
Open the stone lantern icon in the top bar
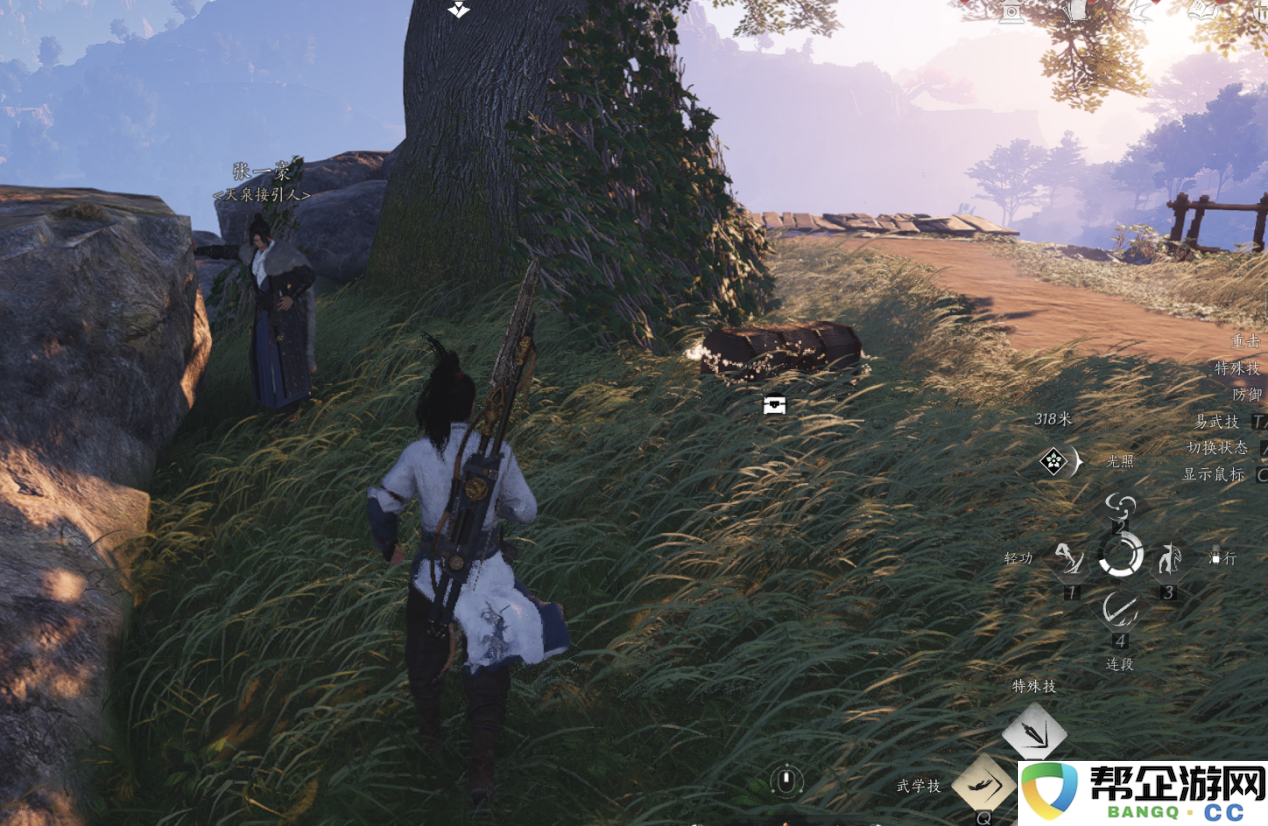pos(1011,11)
